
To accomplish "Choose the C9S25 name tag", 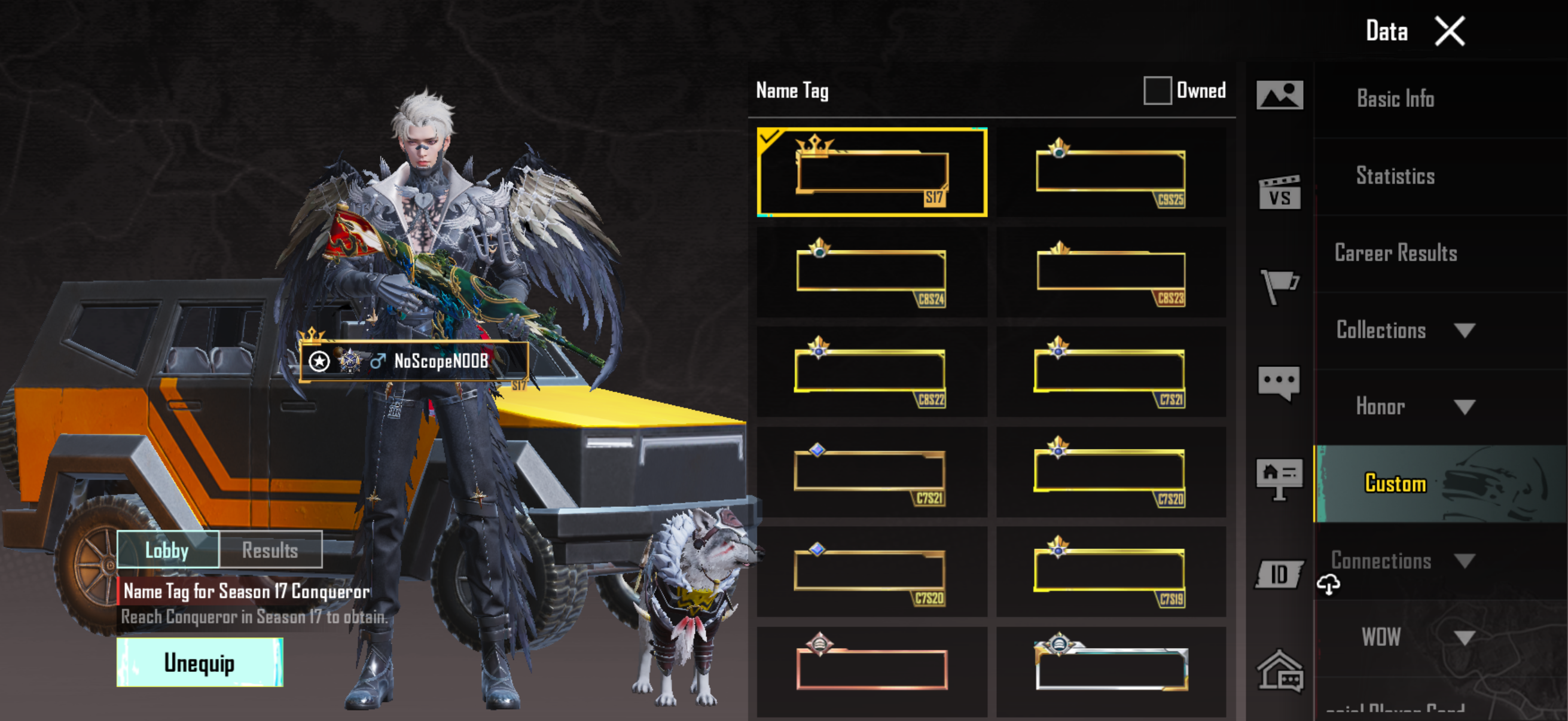I will [x=1111, y=172].
